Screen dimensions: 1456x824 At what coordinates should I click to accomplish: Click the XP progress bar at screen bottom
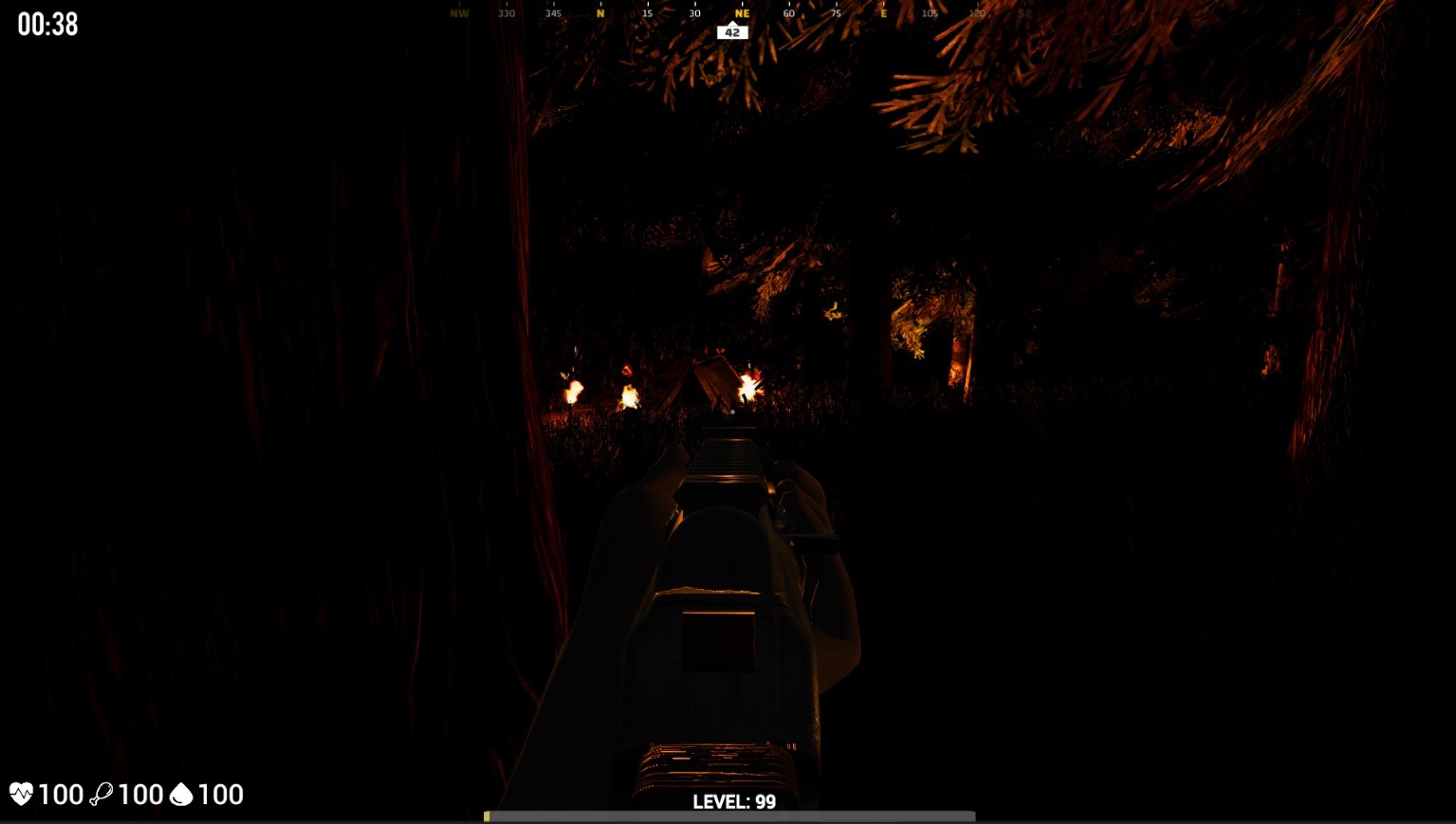click(x=728, y=815)
